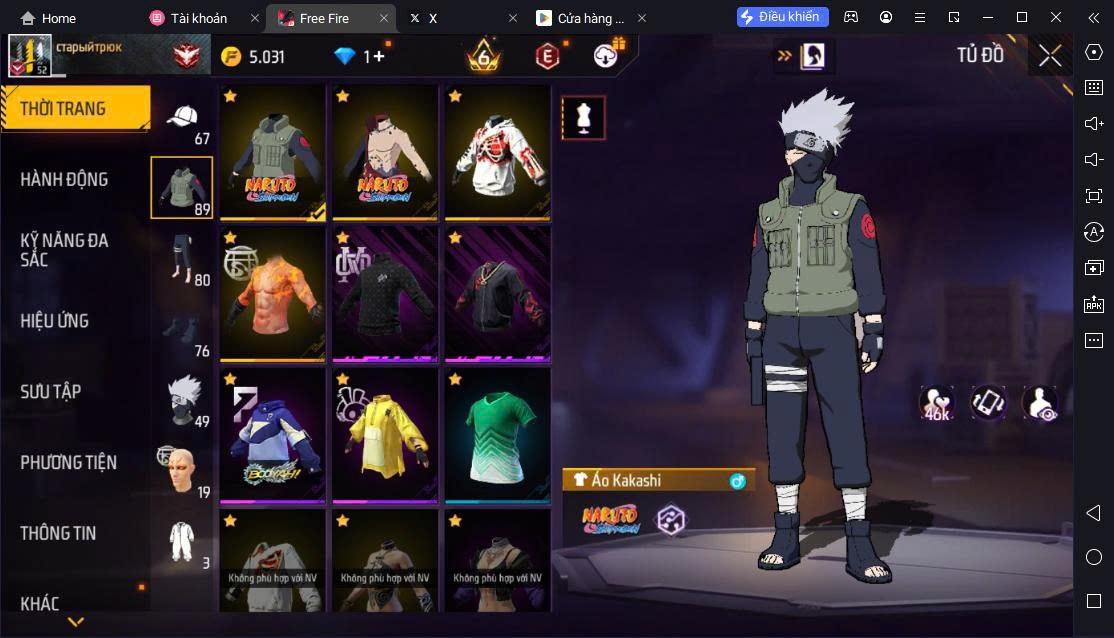Open the gold coin balance
Image resolution: width=1114 pixels, height=638 pixels.
pos(254,57)
